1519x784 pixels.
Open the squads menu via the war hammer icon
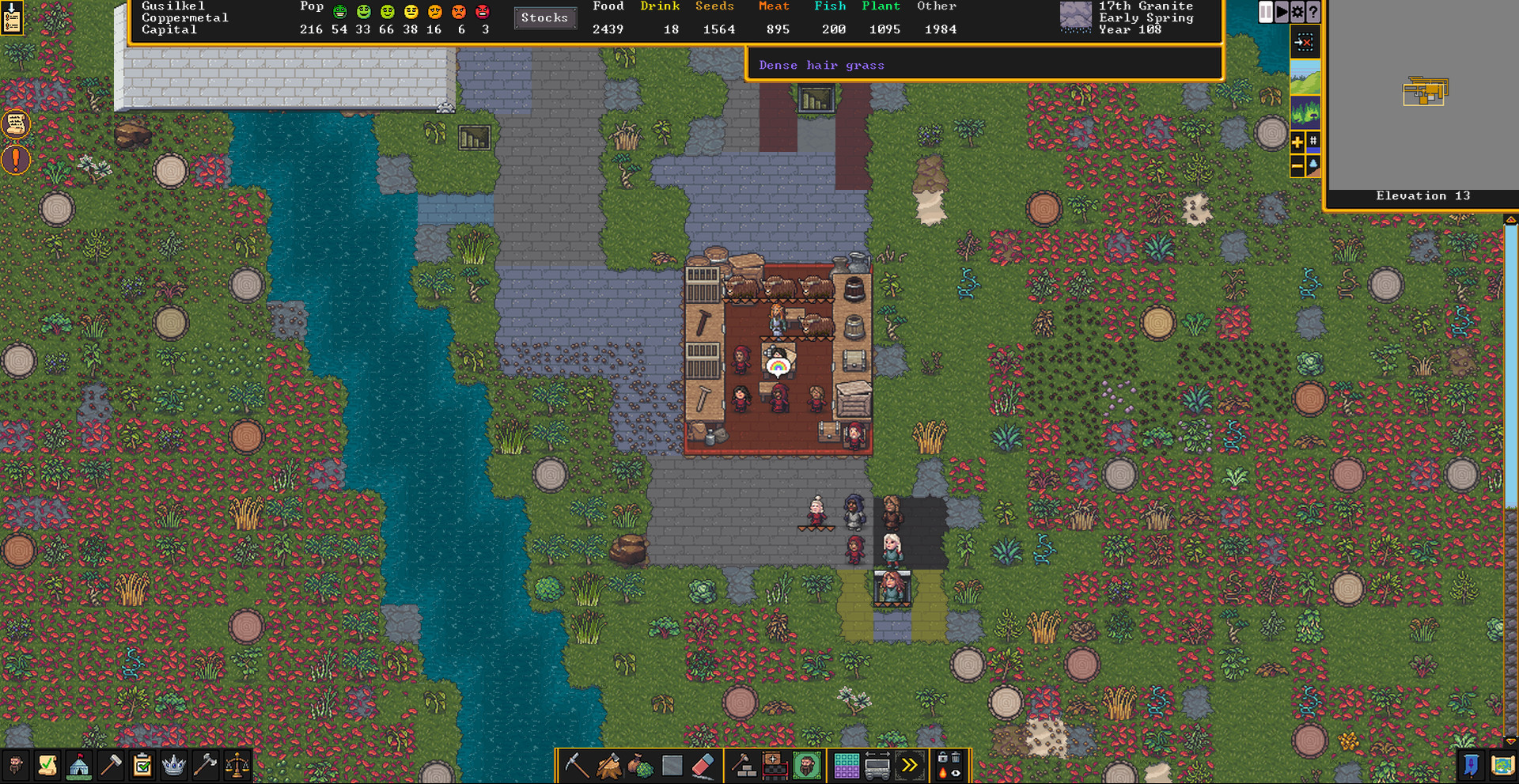205,763
